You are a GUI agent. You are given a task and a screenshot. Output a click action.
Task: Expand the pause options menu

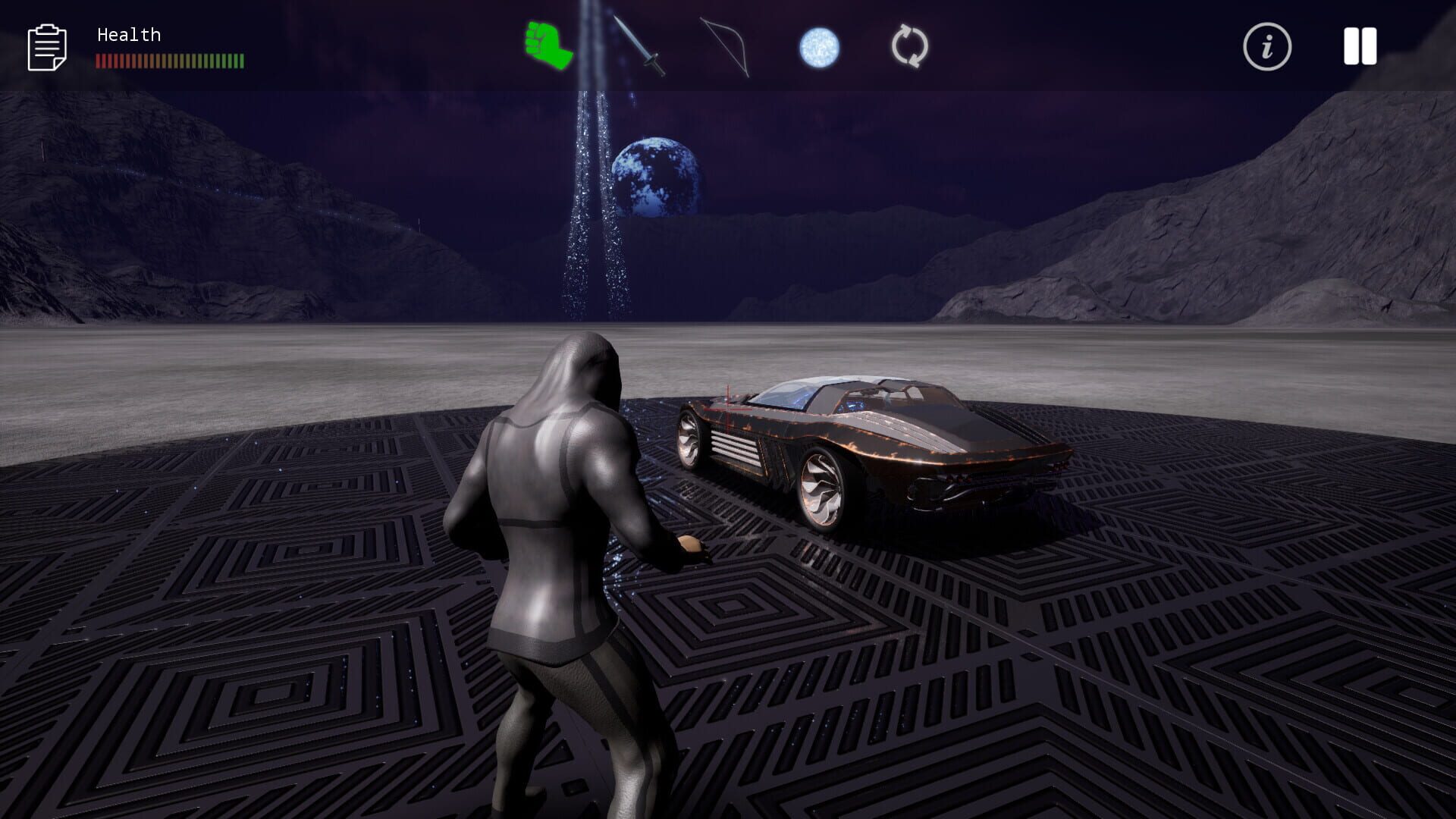click(1360, 47)
